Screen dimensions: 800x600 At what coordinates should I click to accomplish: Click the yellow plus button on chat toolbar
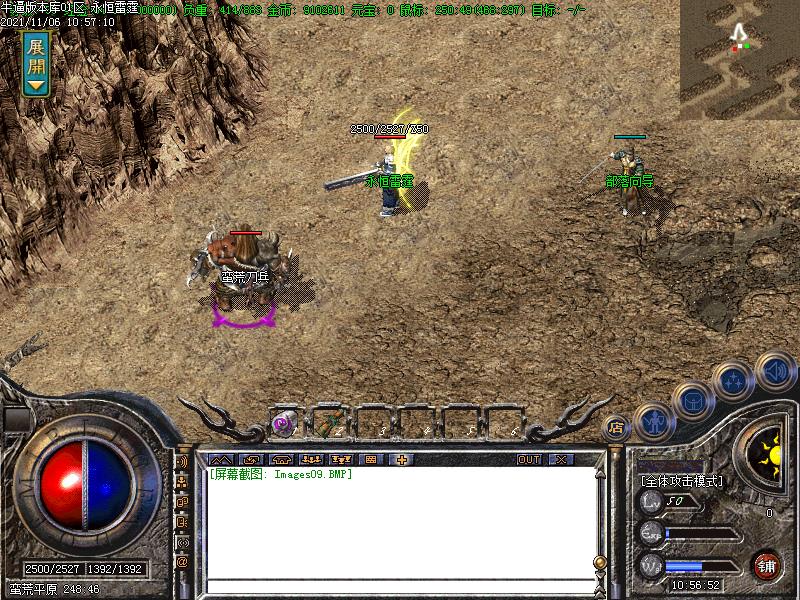[402, 459]
